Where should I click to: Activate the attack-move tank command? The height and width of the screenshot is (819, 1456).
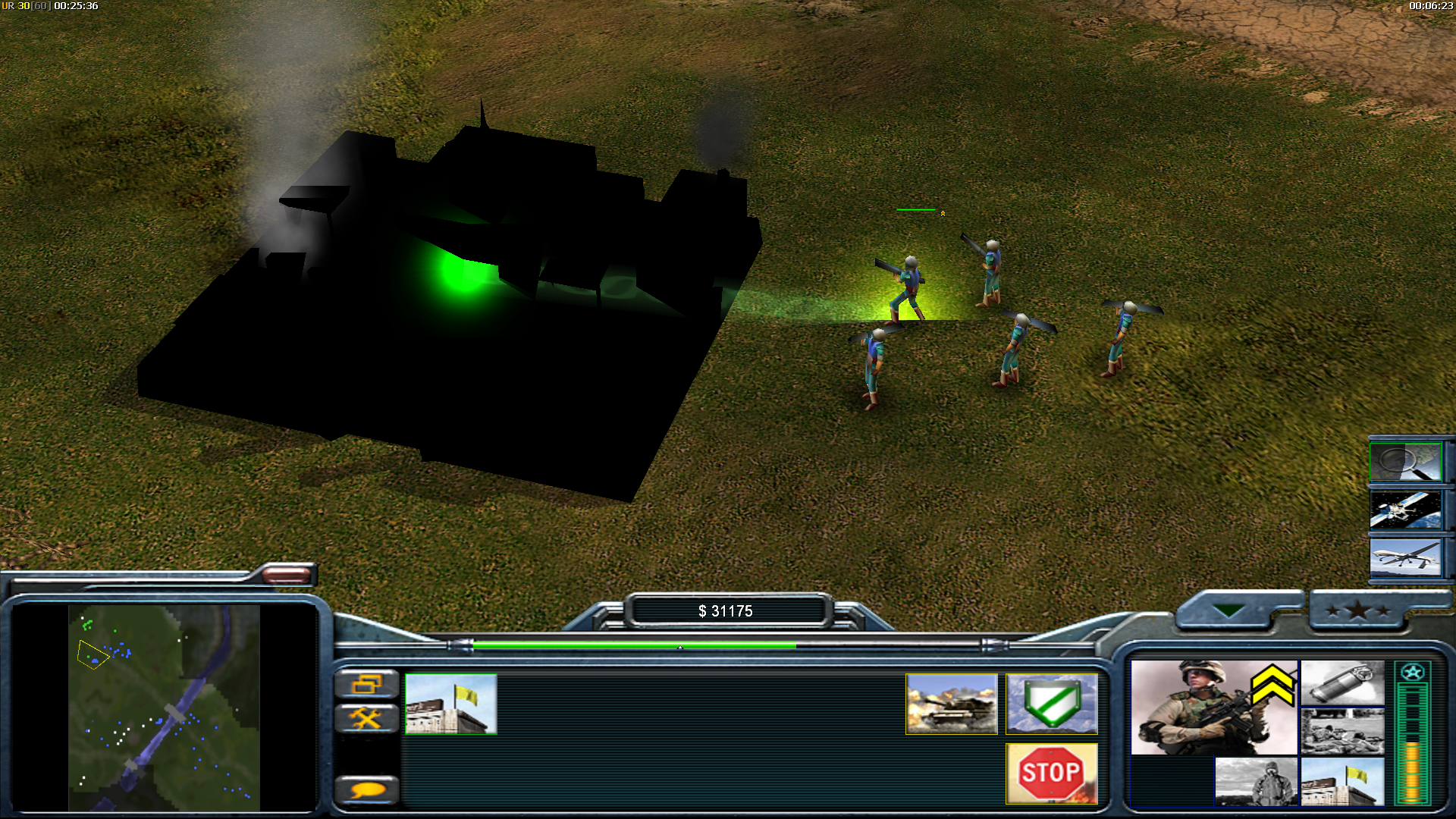(951, 704)
